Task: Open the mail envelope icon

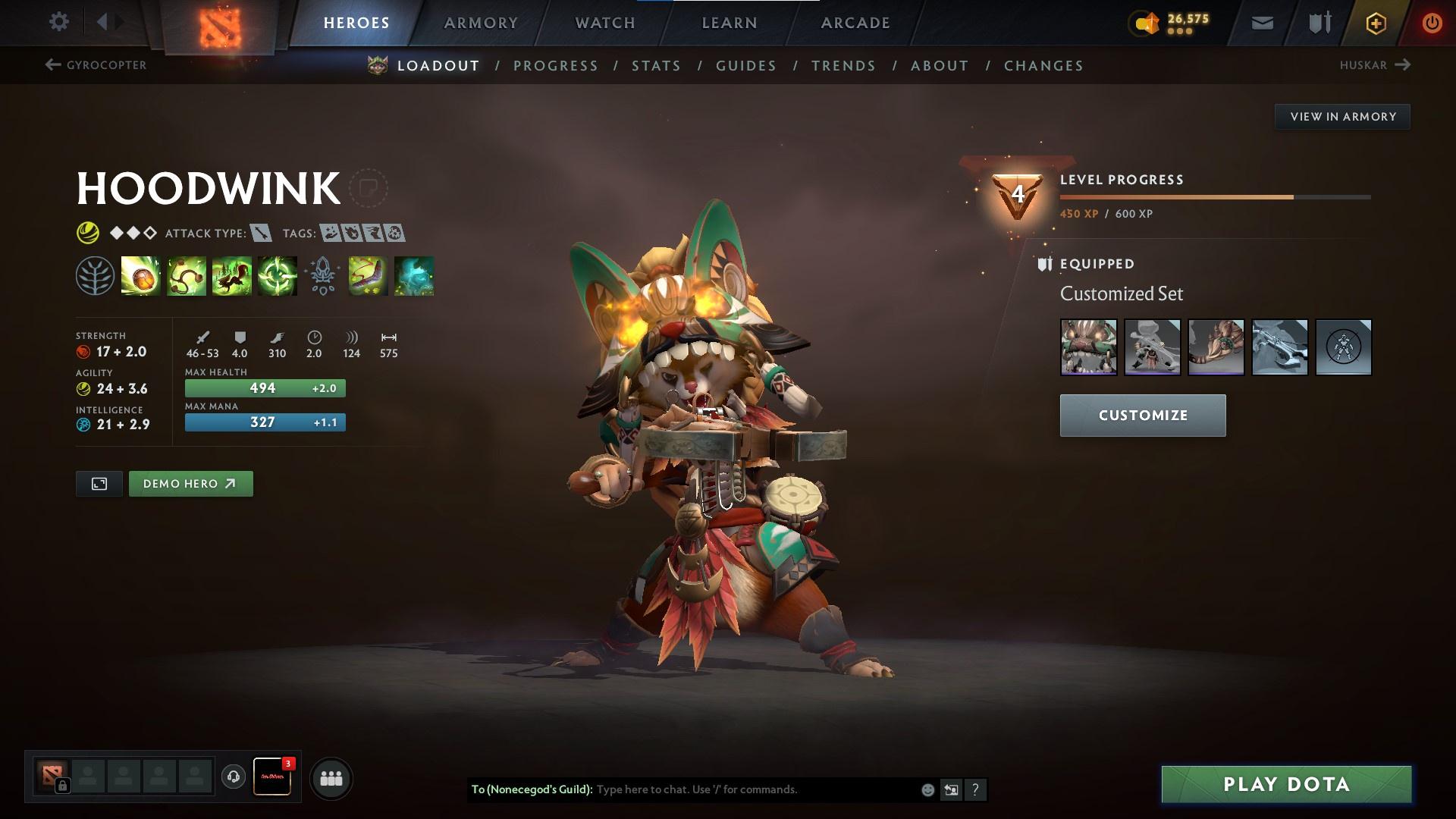Action: point(1261,22)
